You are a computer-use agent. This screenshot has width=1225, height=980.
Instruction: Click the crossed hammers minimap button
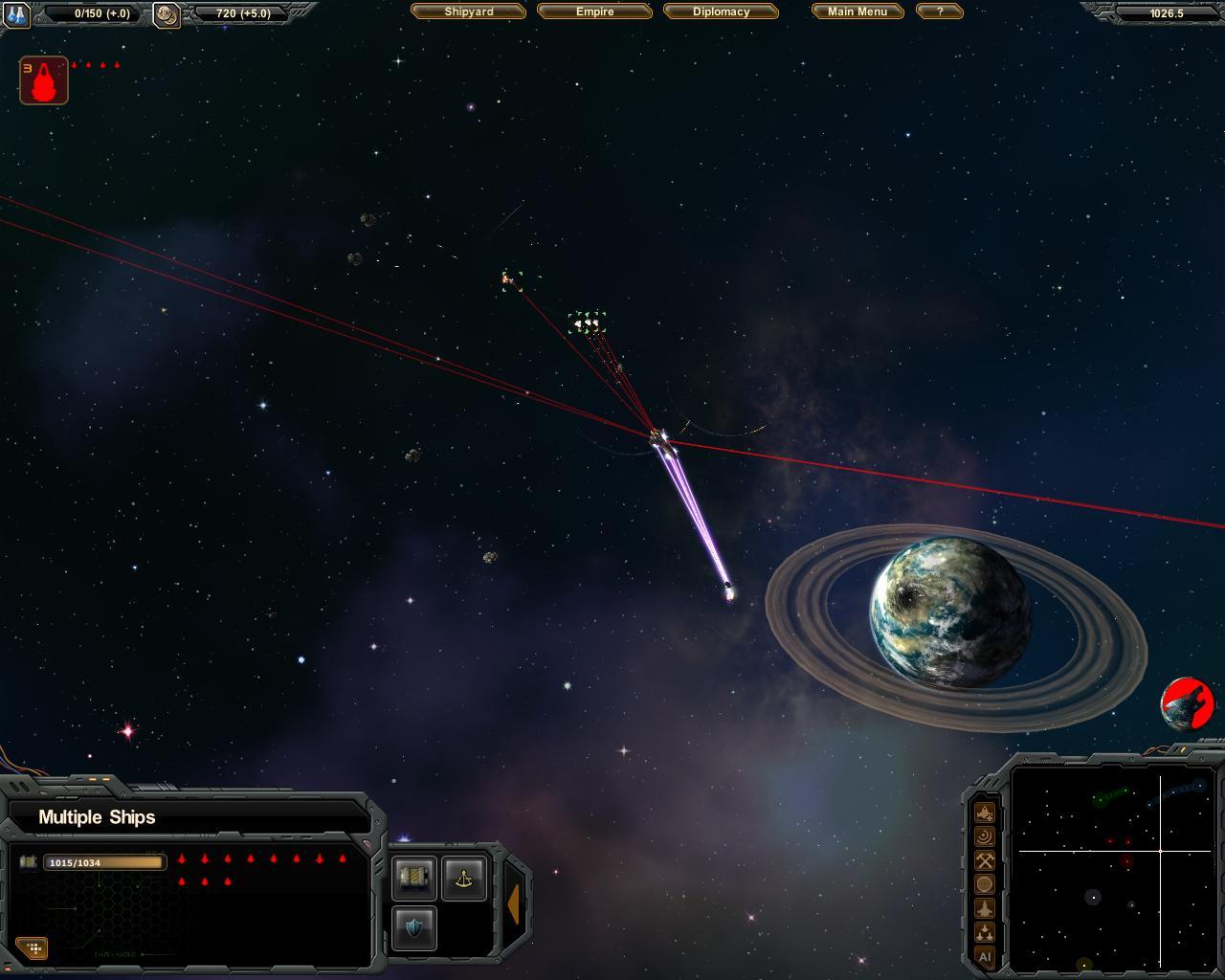coord(984,860)
